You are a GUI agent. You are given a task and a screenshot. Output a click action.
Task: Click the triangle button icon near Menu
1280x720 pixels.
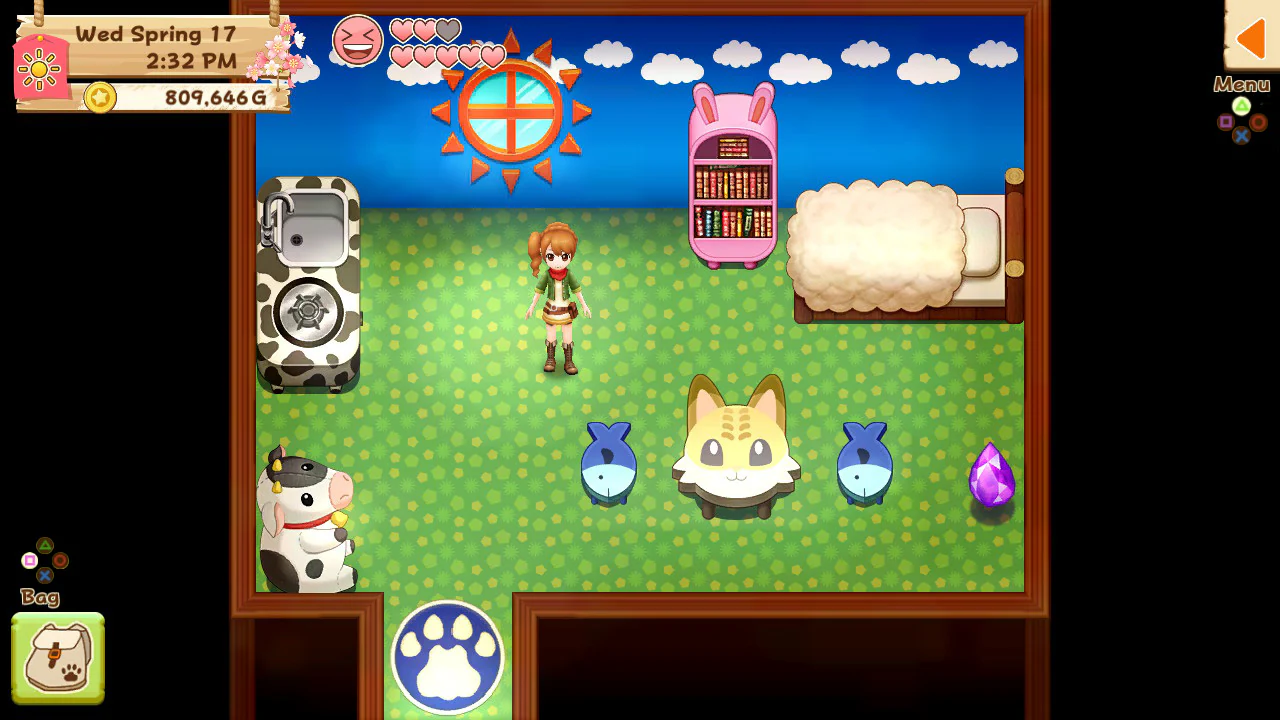click(x=1242, y=106)
